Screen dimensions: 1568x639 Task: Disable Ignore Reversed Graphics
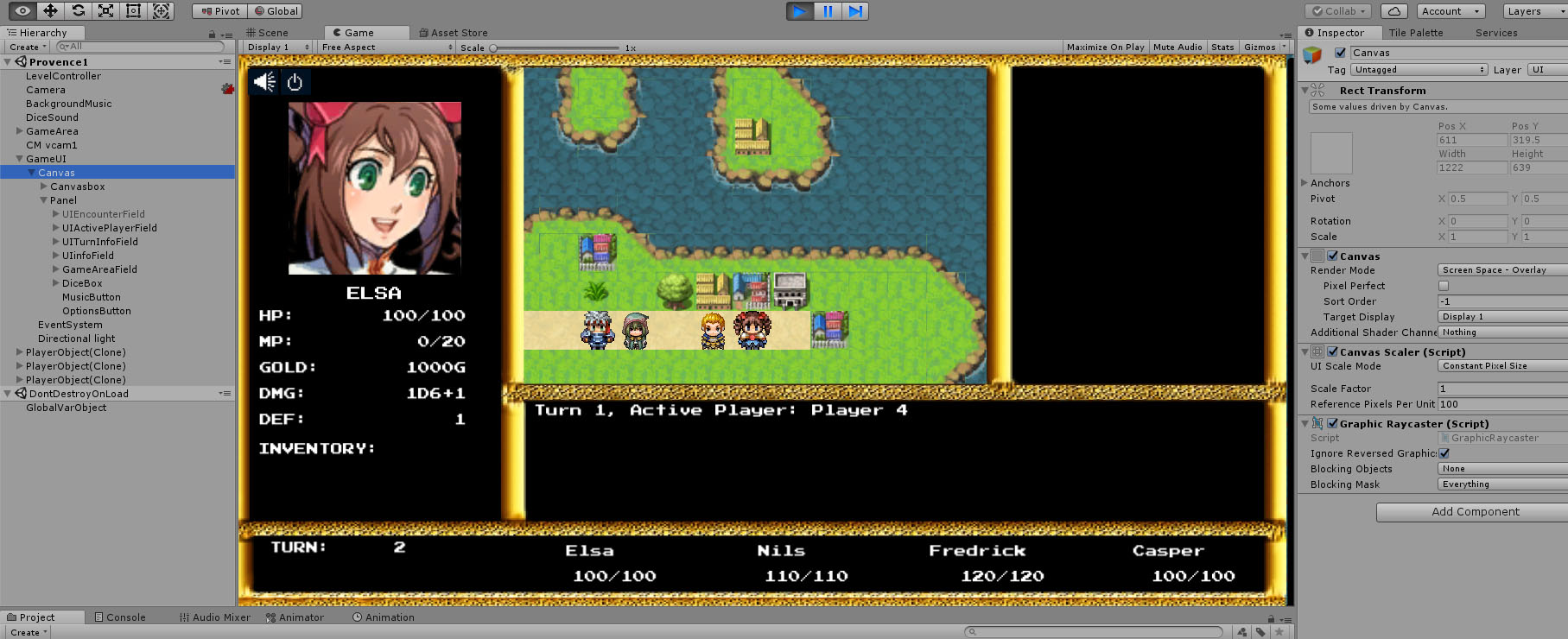coord(1445,452)
